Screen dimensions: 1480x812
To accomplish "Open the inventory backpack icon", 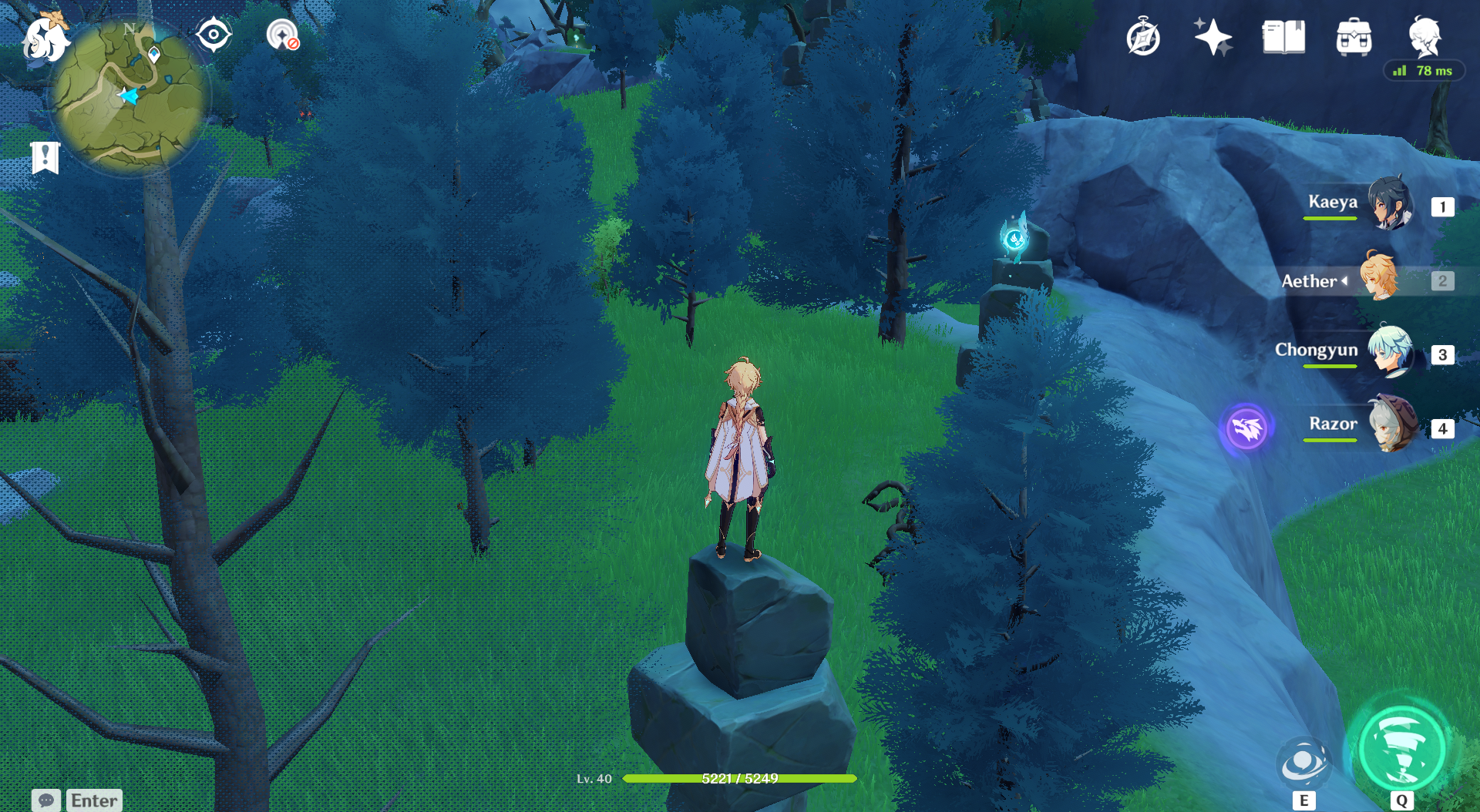I will (1354, 37).
